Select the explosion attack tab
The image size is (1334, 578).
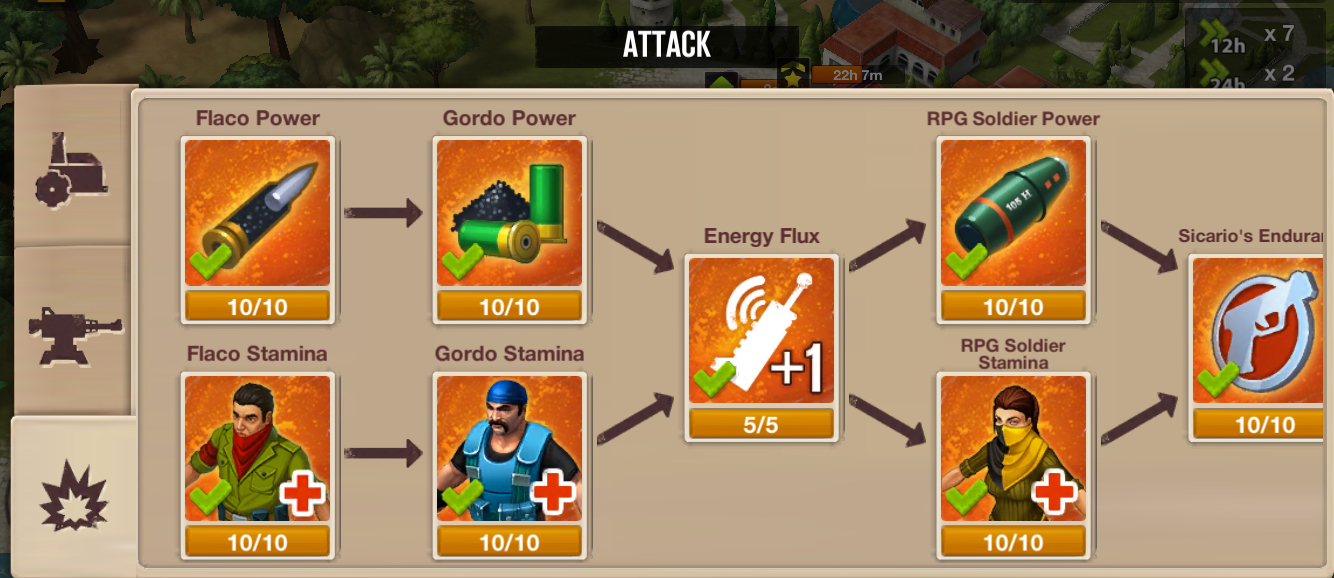click(x=72, y=494)
